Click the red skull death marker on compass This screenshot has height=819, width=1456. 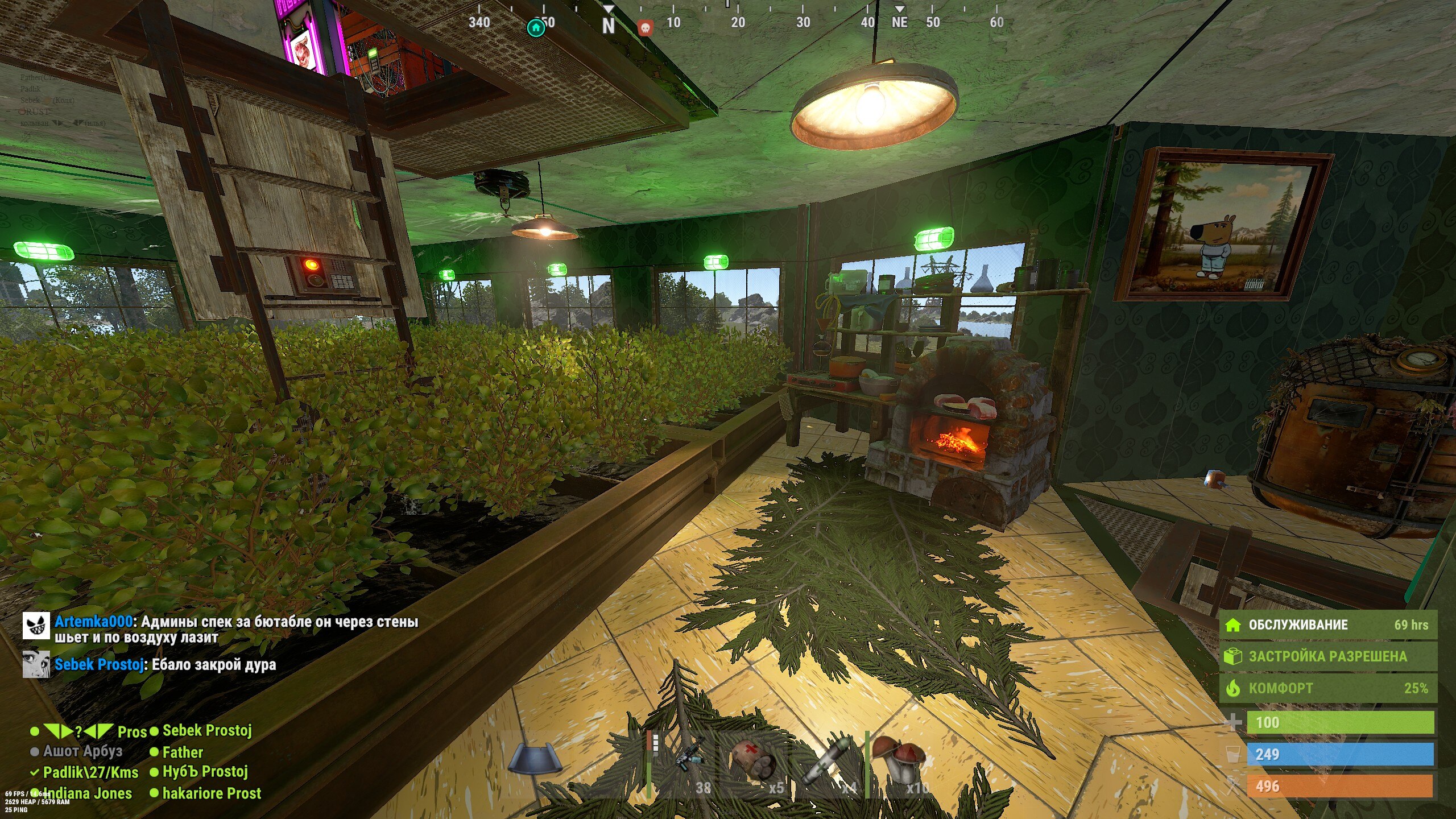pos(645,27)
